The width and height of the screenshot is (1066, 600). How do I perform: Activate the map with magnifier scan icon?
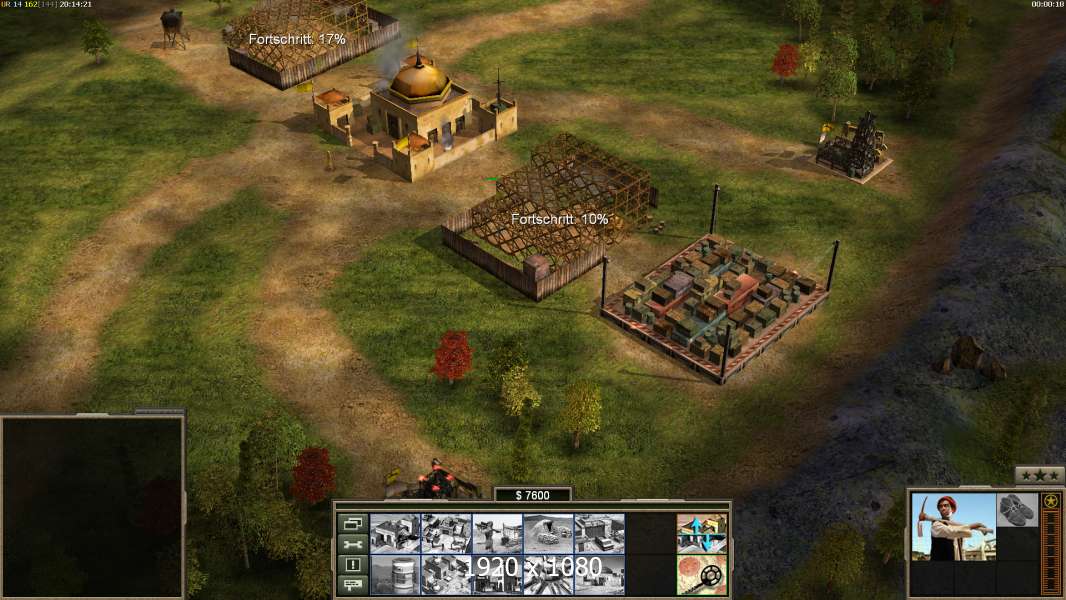[x=701, y=574]
